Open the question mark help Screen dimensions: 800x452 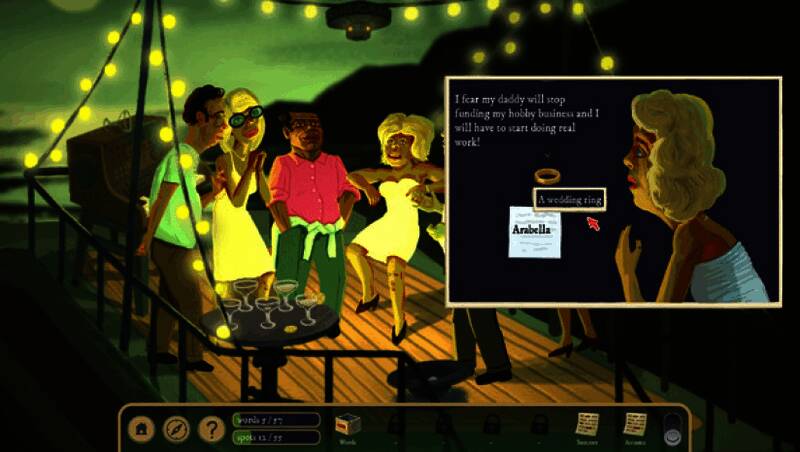tap(210, 429)
